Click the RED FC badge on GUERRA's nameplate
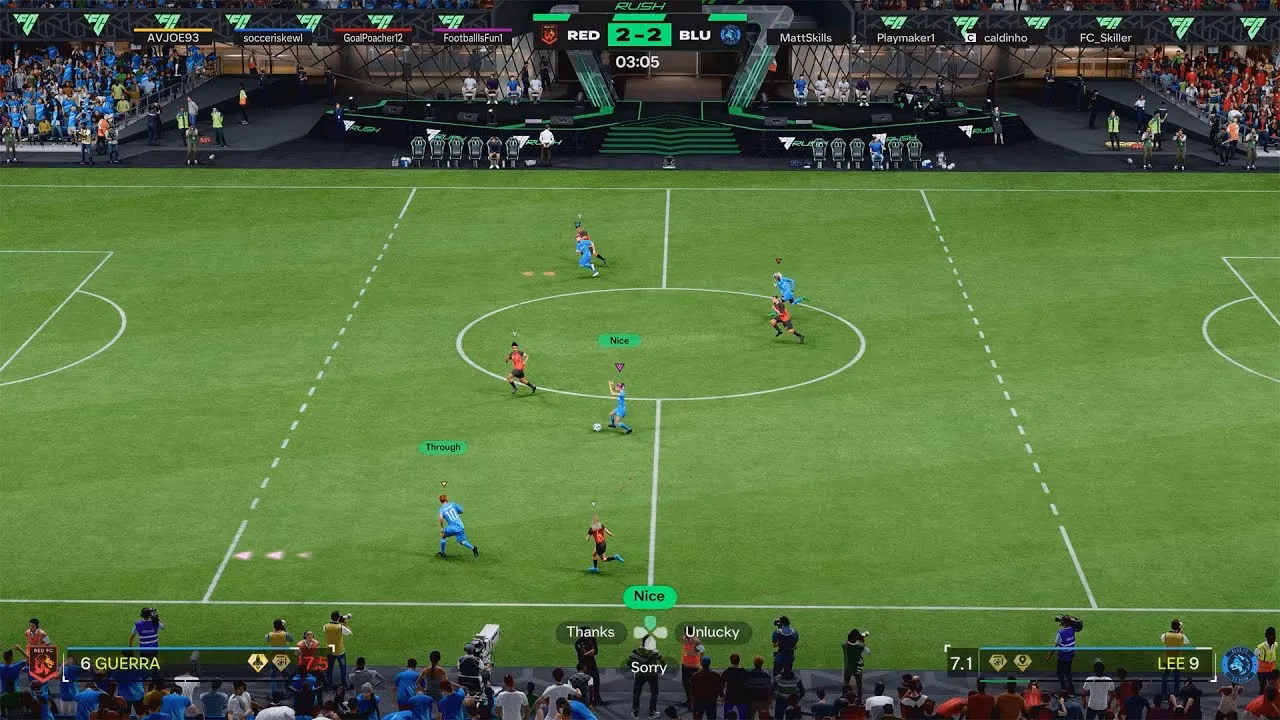The width and height of the screenshot is (1280, 720). [42, 662]
